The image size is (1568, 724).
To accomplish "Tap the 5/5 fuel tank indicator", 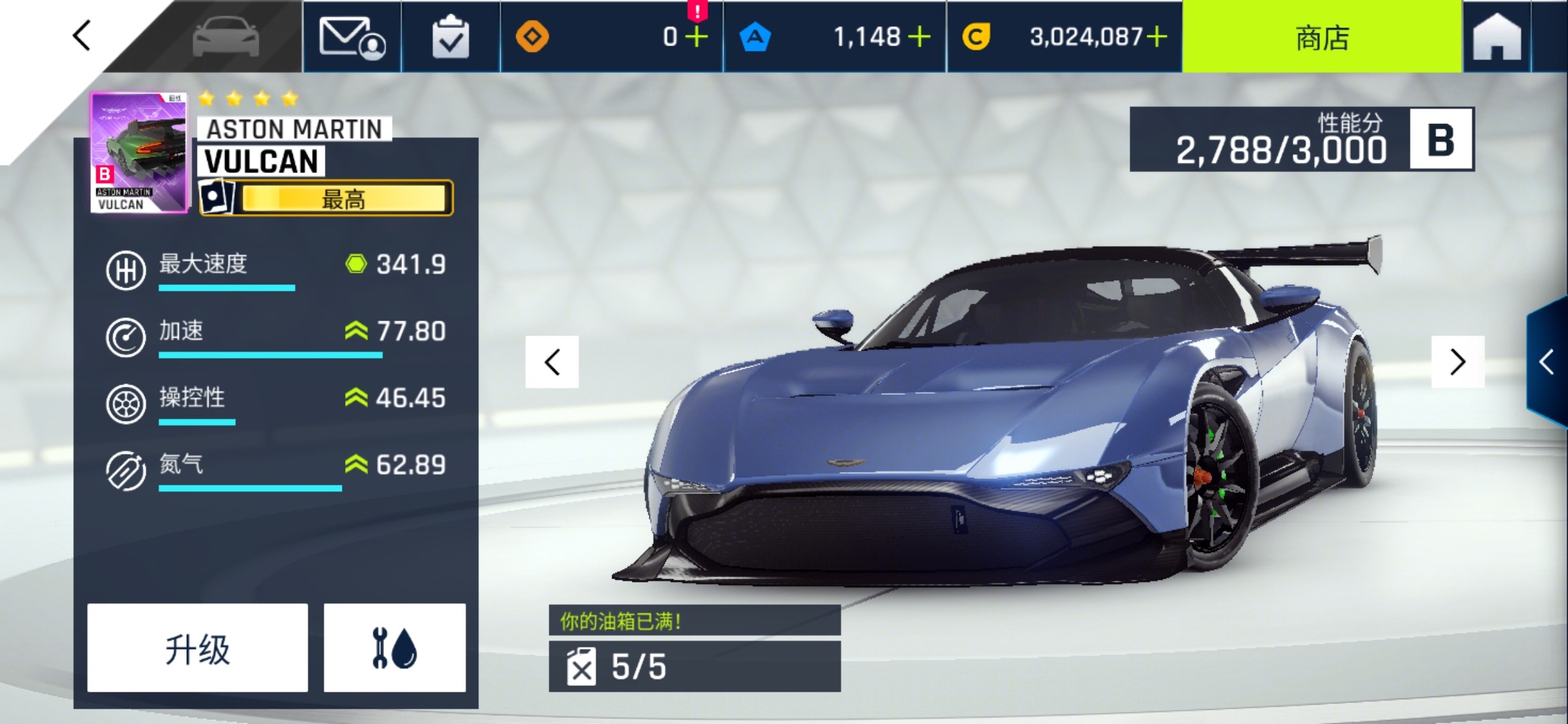I will pos(694,666).
